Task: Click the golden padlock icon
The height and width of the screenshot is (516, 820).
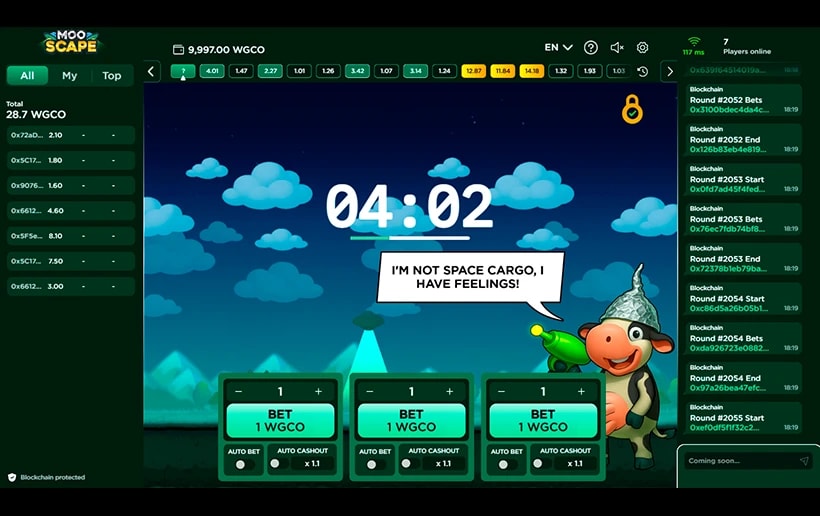Action: coord(632,109)
